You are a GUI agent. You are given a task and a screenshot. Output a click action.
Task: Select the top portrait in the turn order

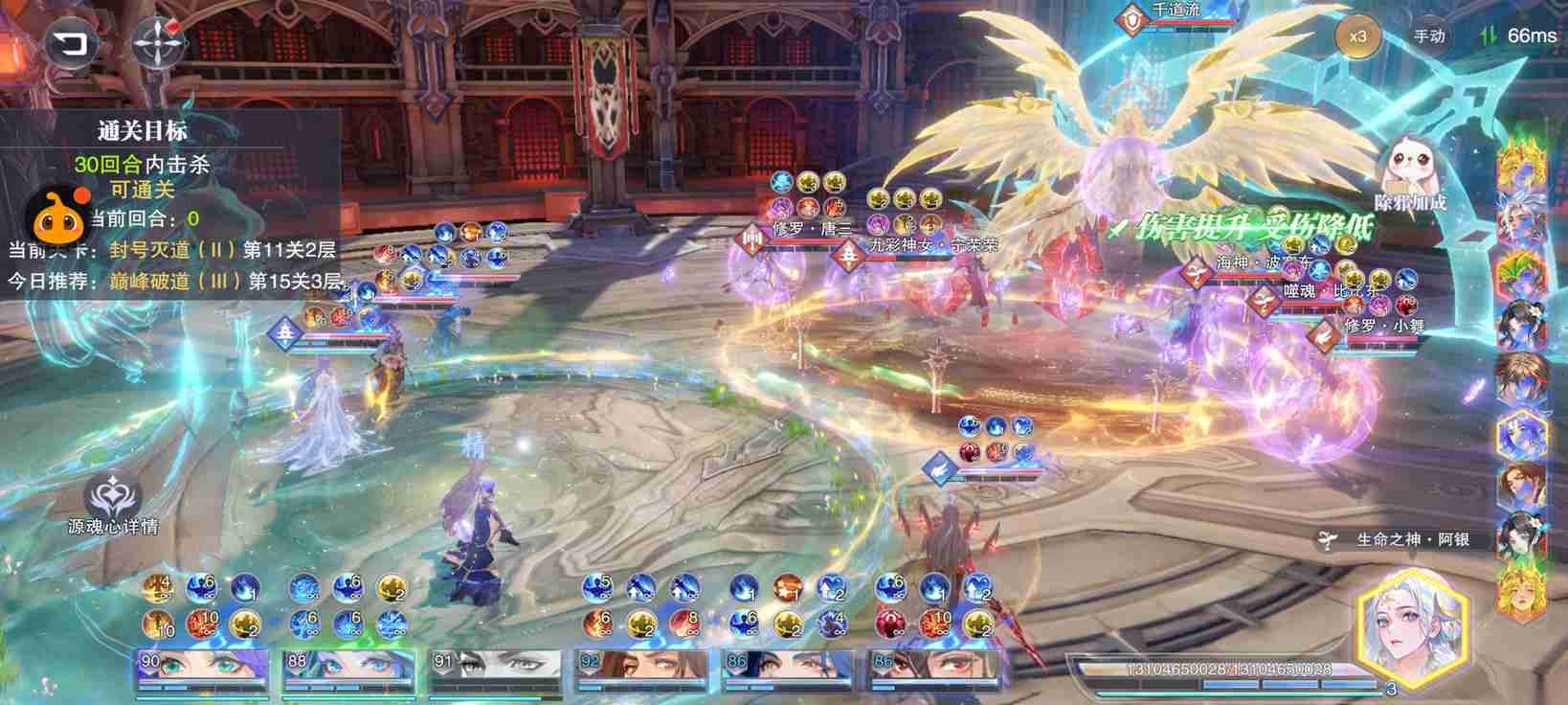coord(1521,165)
